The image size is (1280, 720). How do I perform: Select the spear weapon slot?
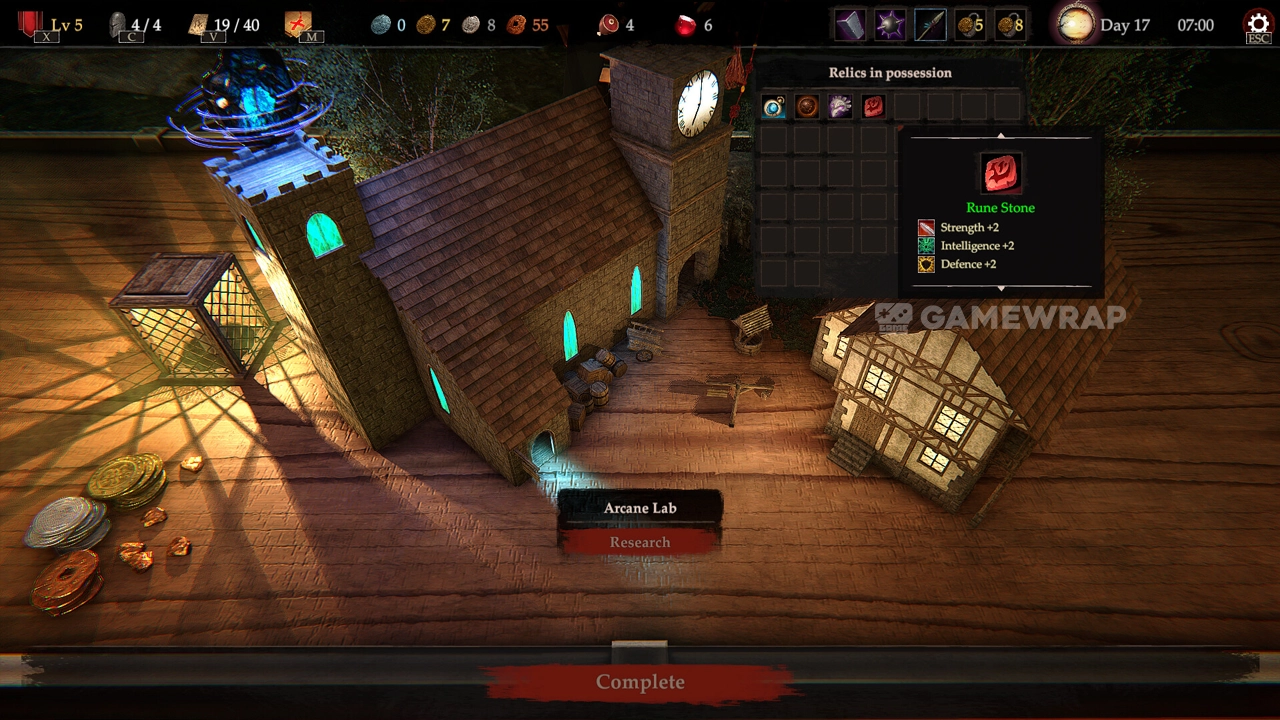click(x=930, y=25)
